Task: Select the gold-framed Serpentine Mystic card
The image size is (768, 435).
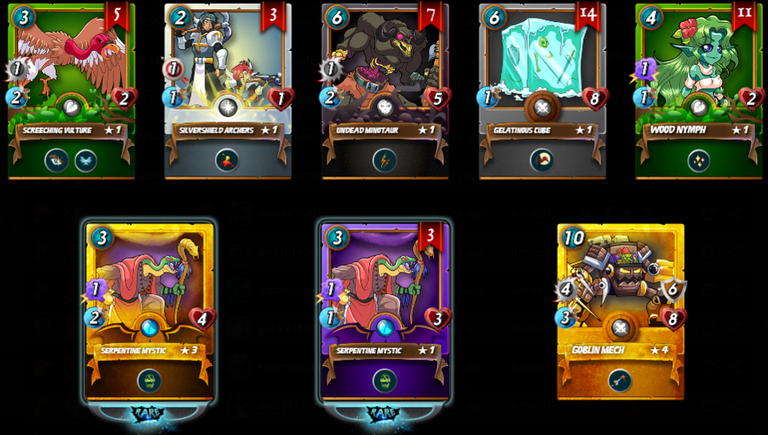Action: (150, 312)
